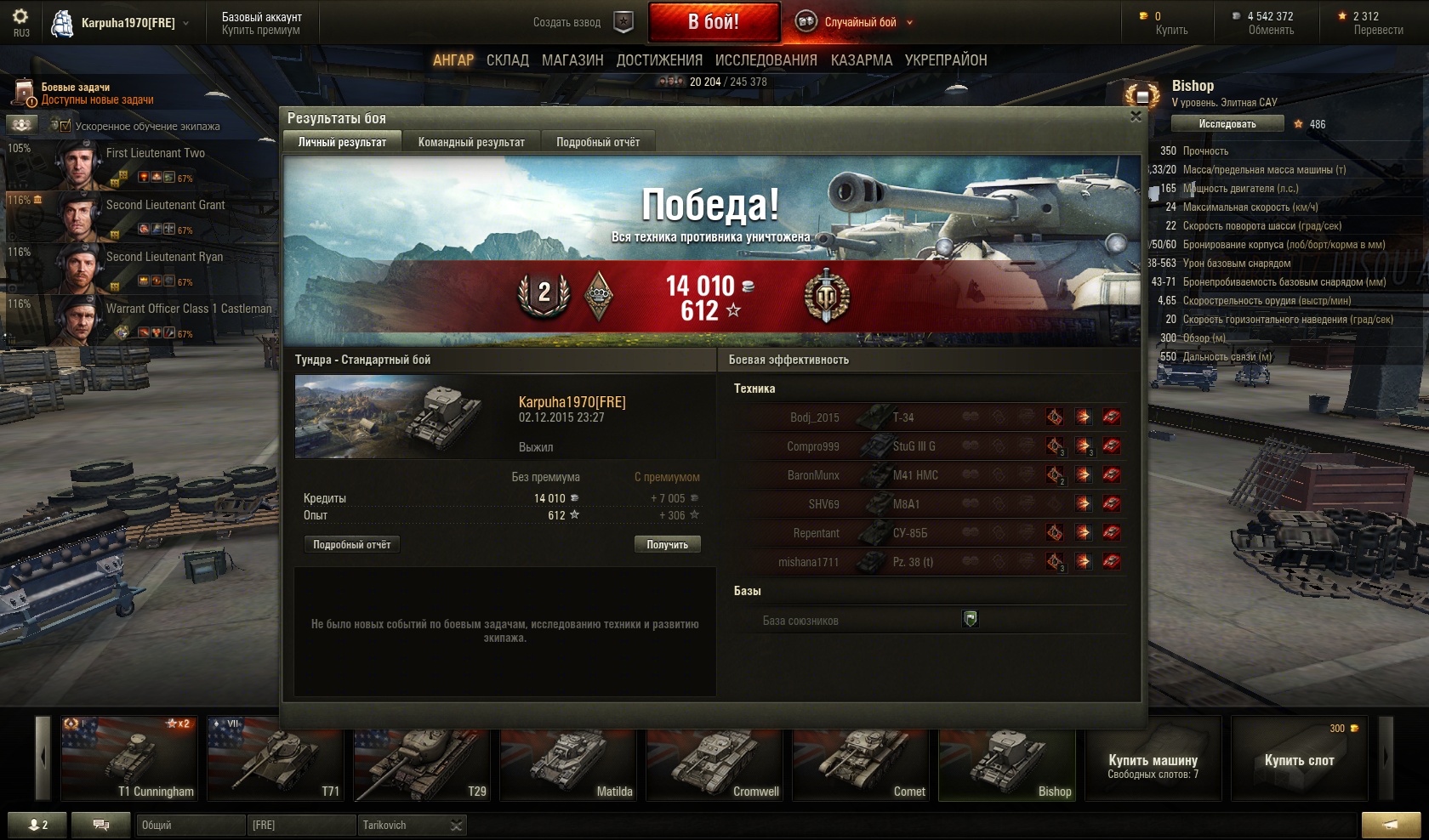Open the Подробный отчёт tab
Viewport: 1429px width, 840px height.
597,142
